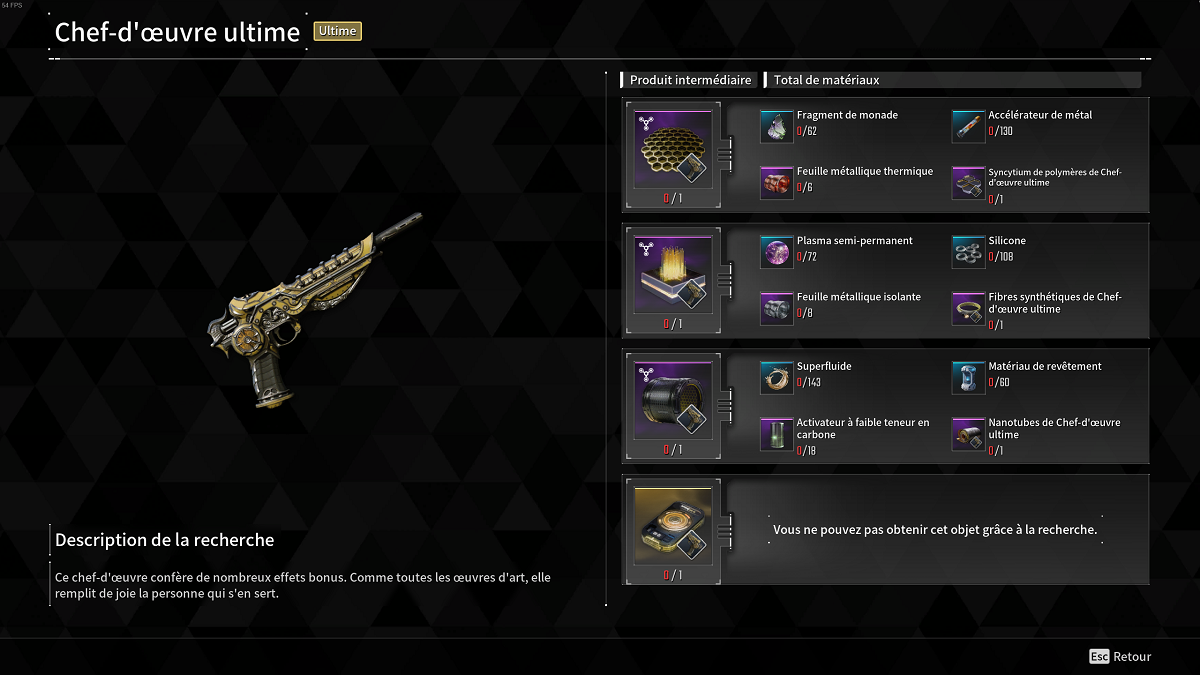Click the Retour back button
This screenshot has width=1200, height=675.
[1121, 657]
